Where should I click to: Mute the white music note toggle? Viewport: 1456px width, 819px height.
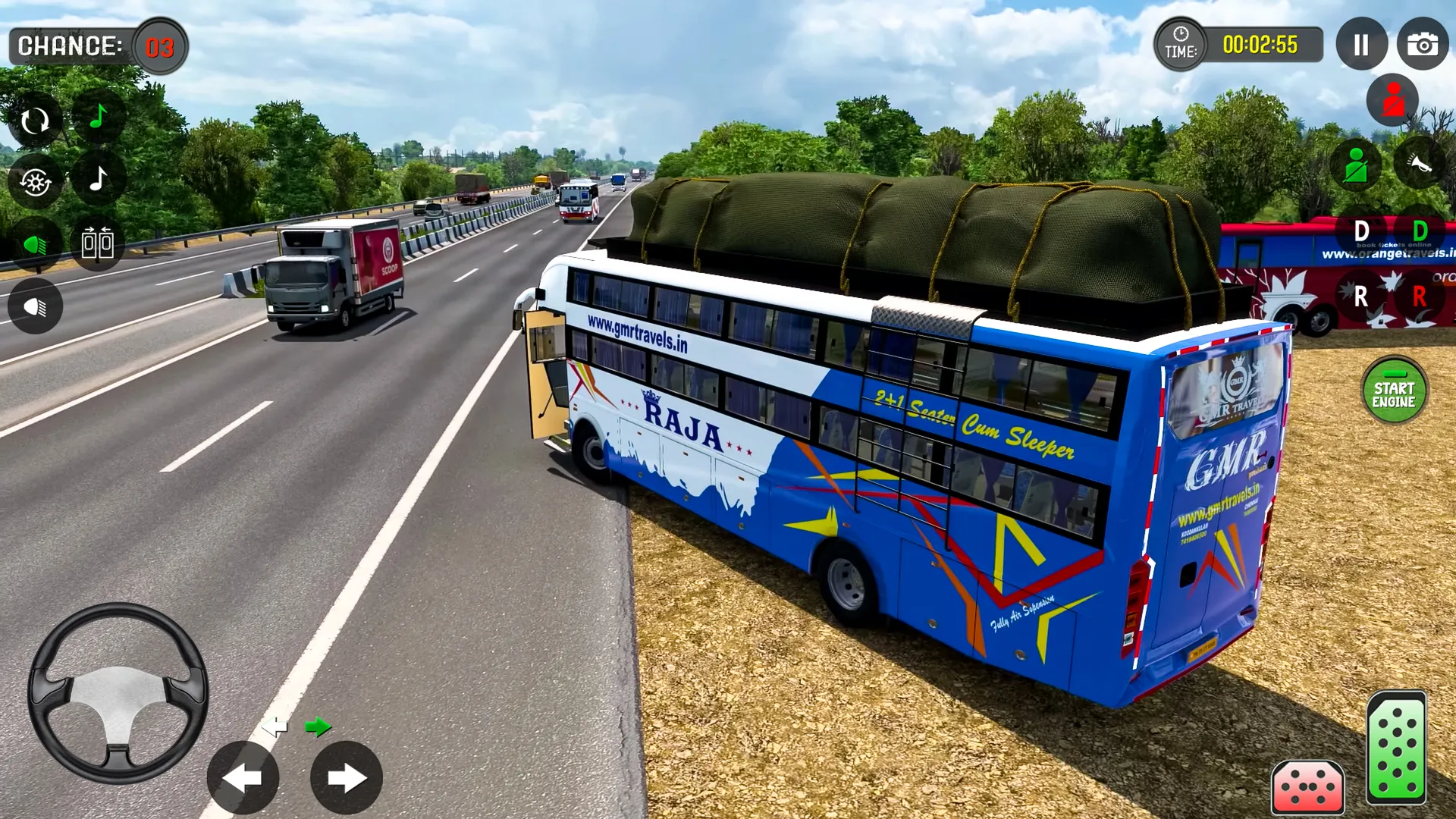(x=96, y=180)
